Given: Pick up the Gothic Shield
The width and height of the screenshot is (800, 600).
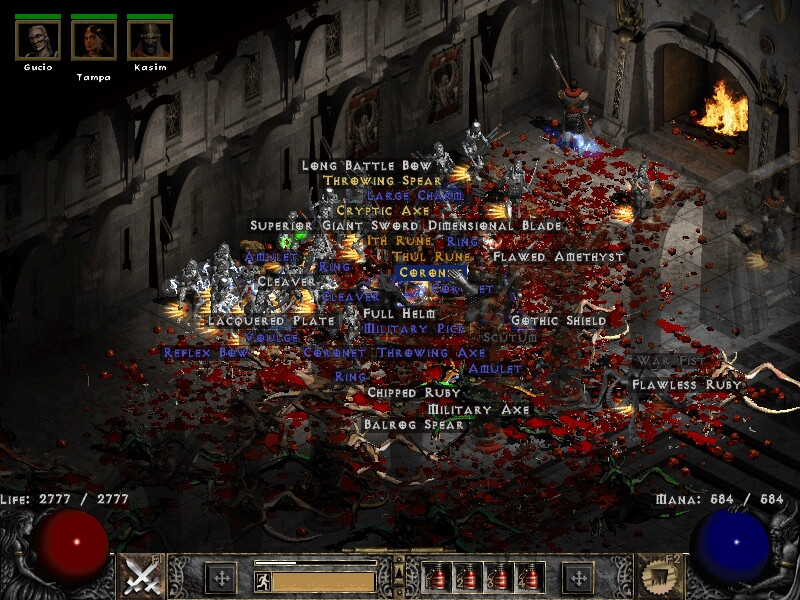Looking at the screenshot, I should (x=558, y=321).
